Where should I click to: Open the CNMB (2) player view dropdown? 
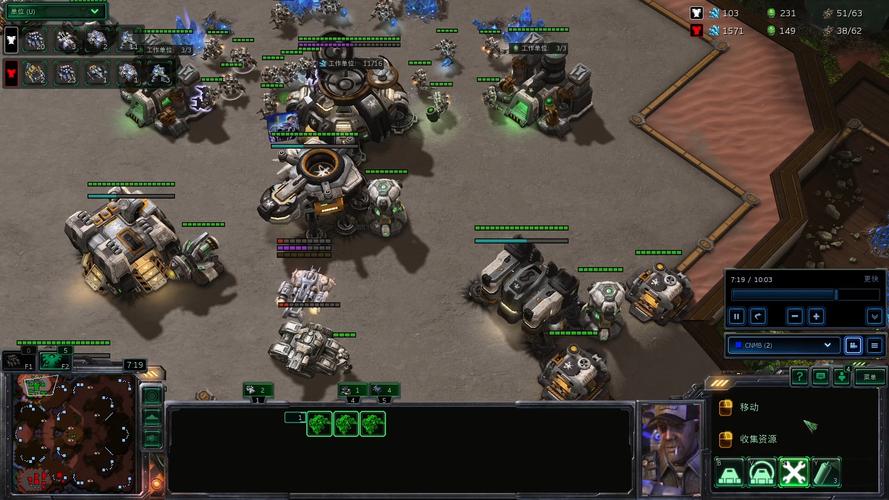[781, 345]
